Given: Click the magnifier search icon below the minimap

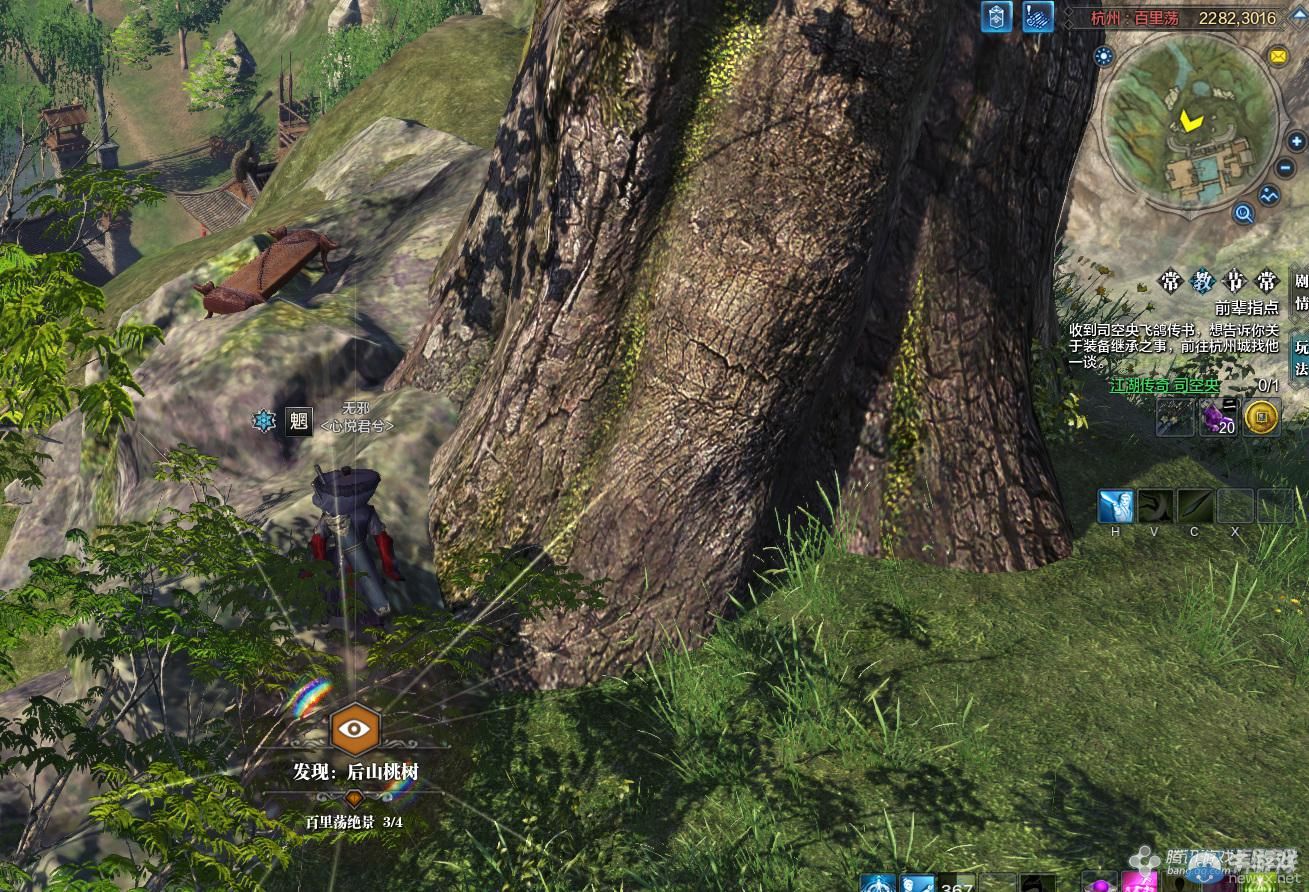Looking at the screenshot, I should coord(1244,212).
